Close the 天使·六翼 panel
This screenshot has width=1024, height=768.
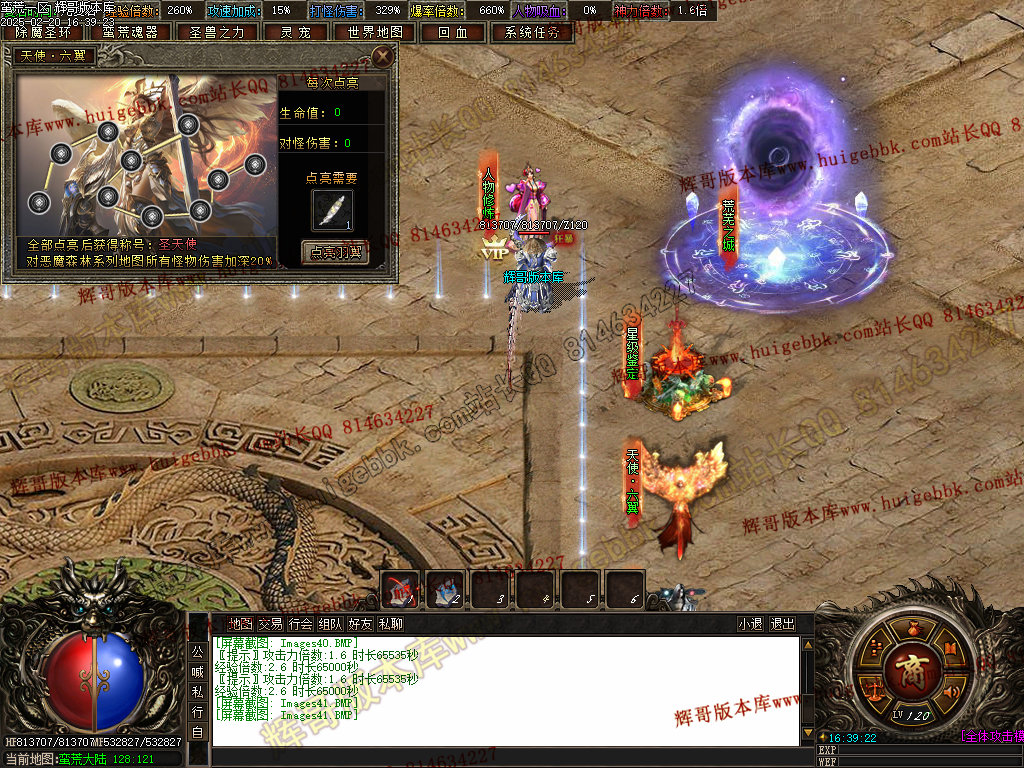[x=382, y=56]
